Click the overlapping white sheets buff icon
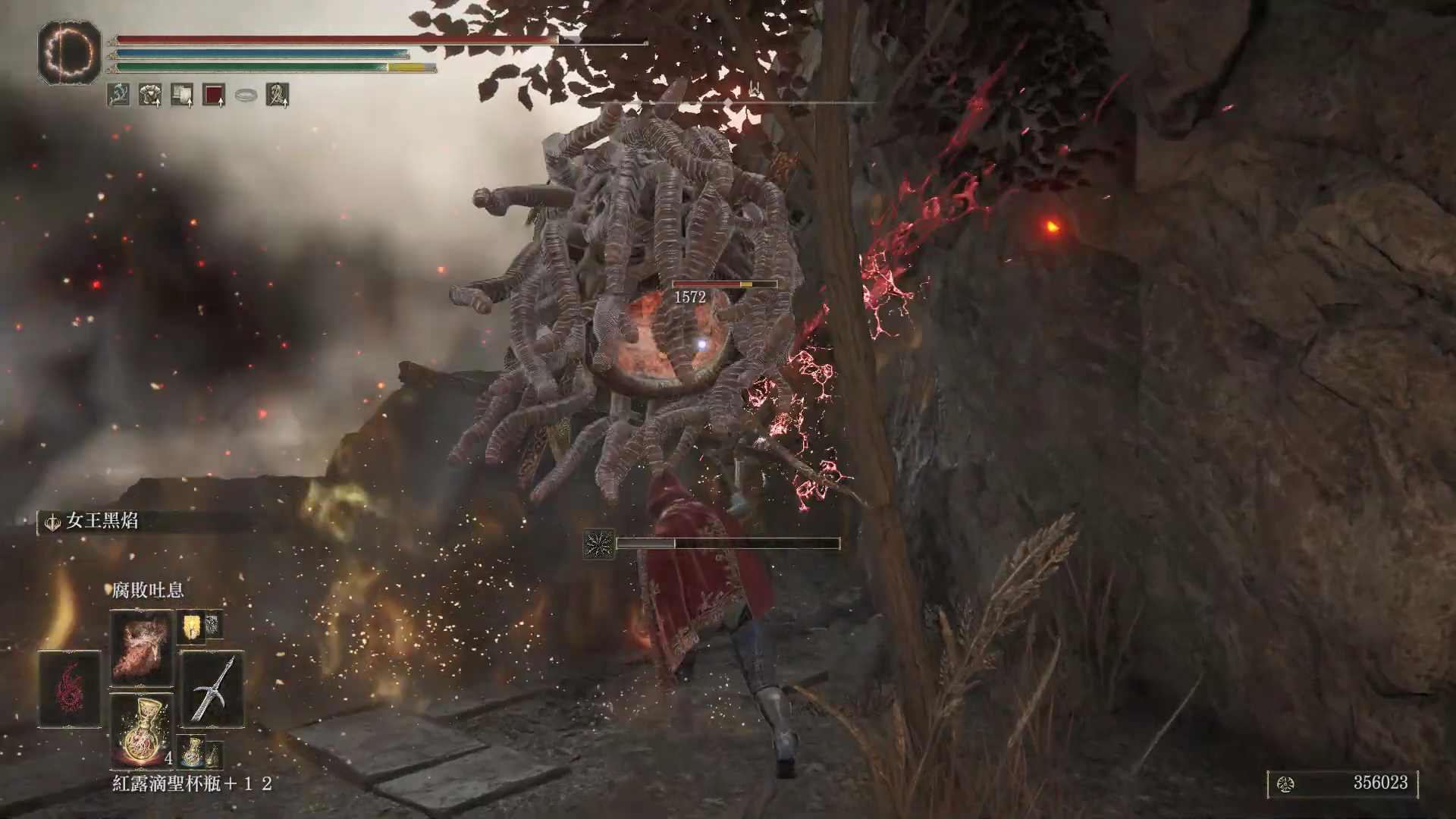Viewport: 1456px width, 819px height. point(182,95)
